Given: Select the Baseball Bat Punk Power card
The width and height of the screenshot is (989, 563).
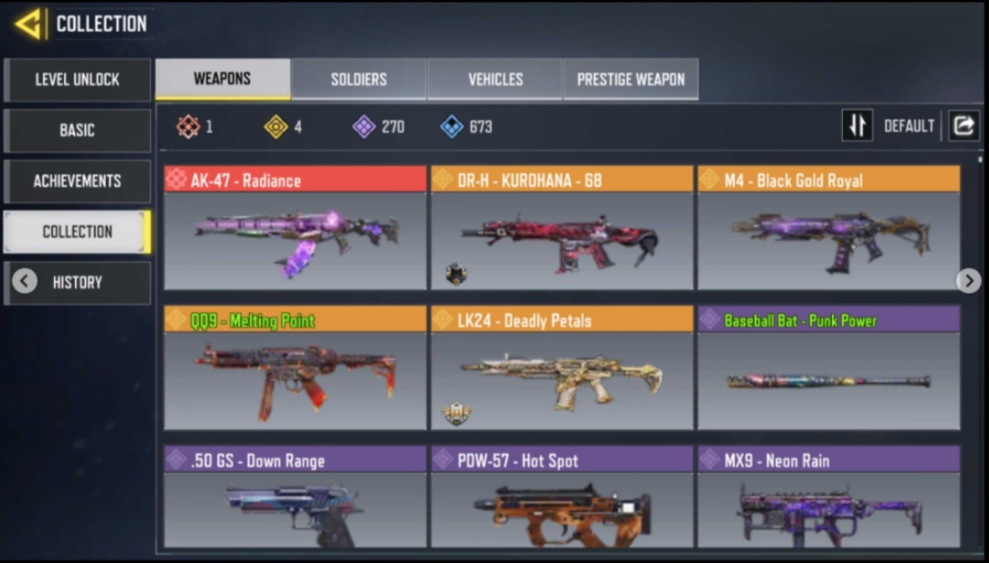Looking at the screenshot, I should 828,368.
